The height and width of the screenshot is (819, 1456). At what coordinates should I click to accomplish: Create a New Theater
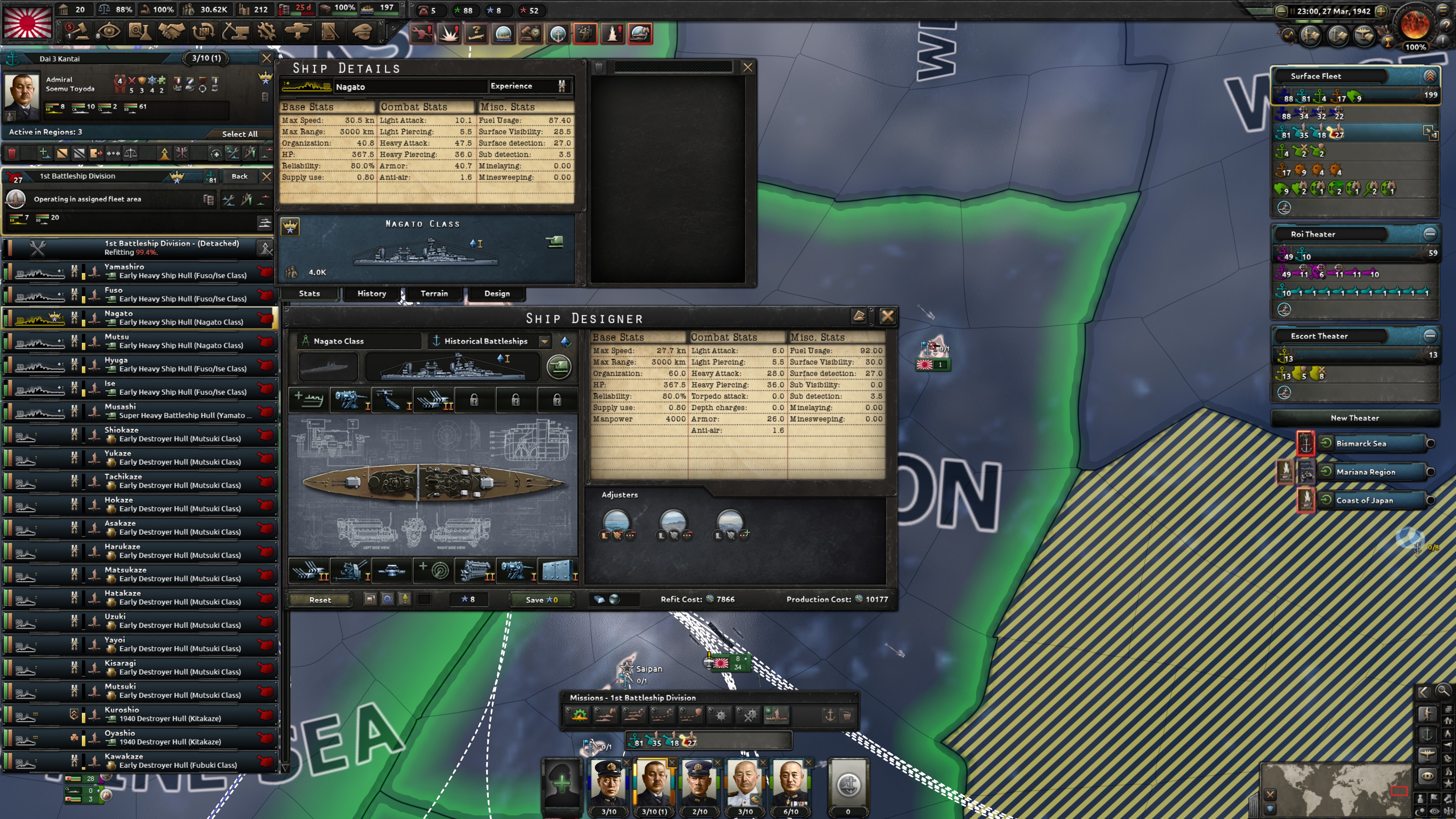[1357, 417]
